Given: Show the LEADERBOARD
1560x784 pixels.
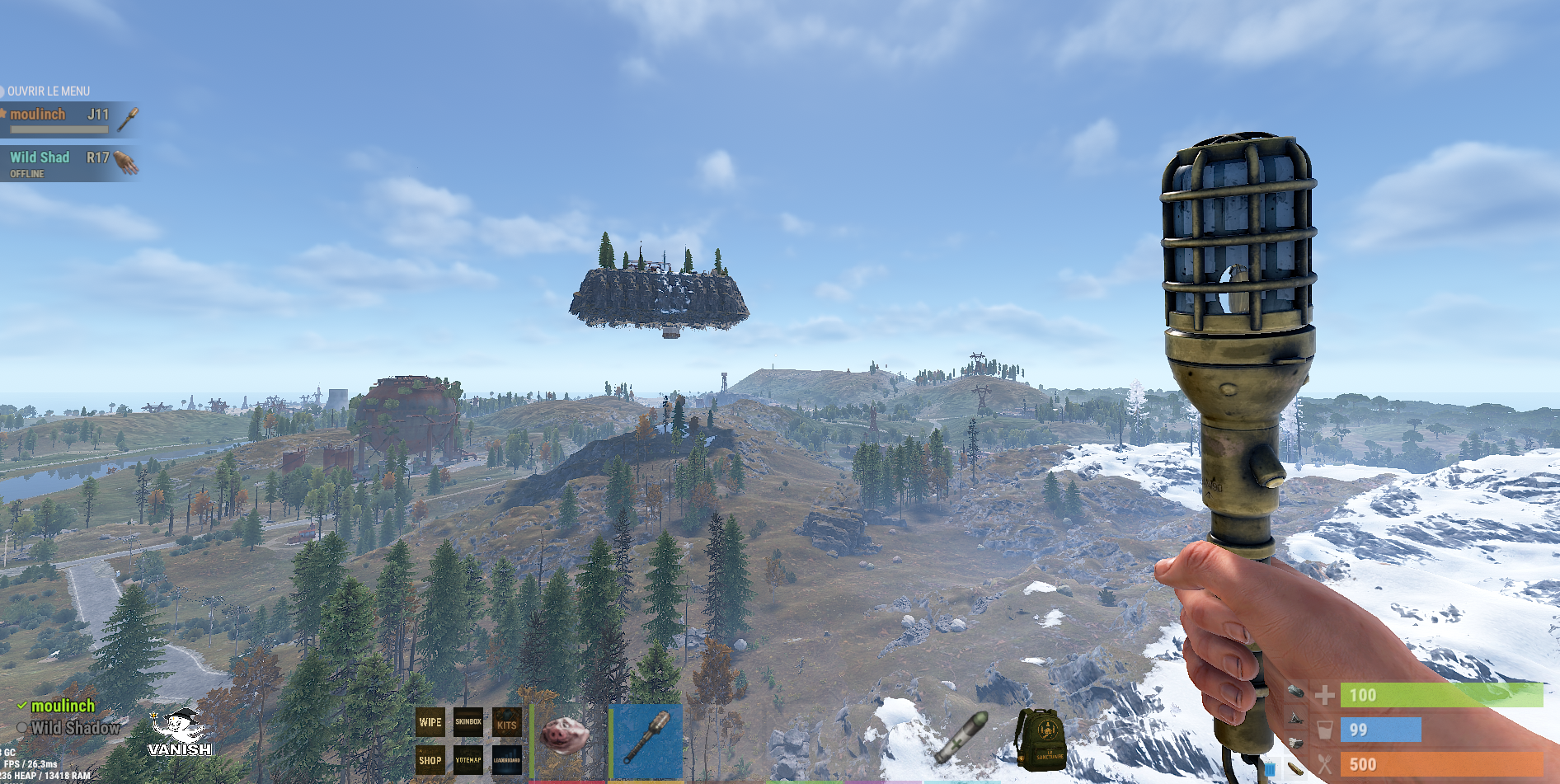Looking at the screenshot, I should tap(506, 760).
